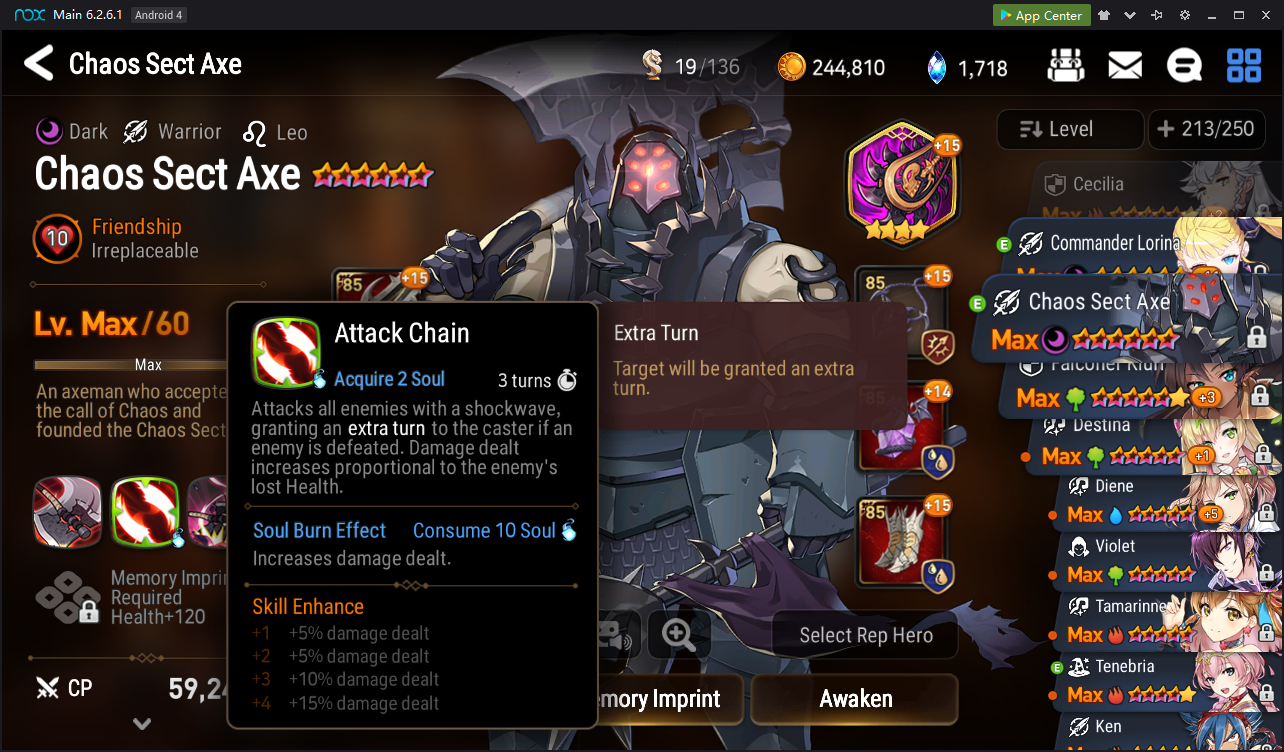
Task: Open the Awaken menu
Action: tap(855, 699)
